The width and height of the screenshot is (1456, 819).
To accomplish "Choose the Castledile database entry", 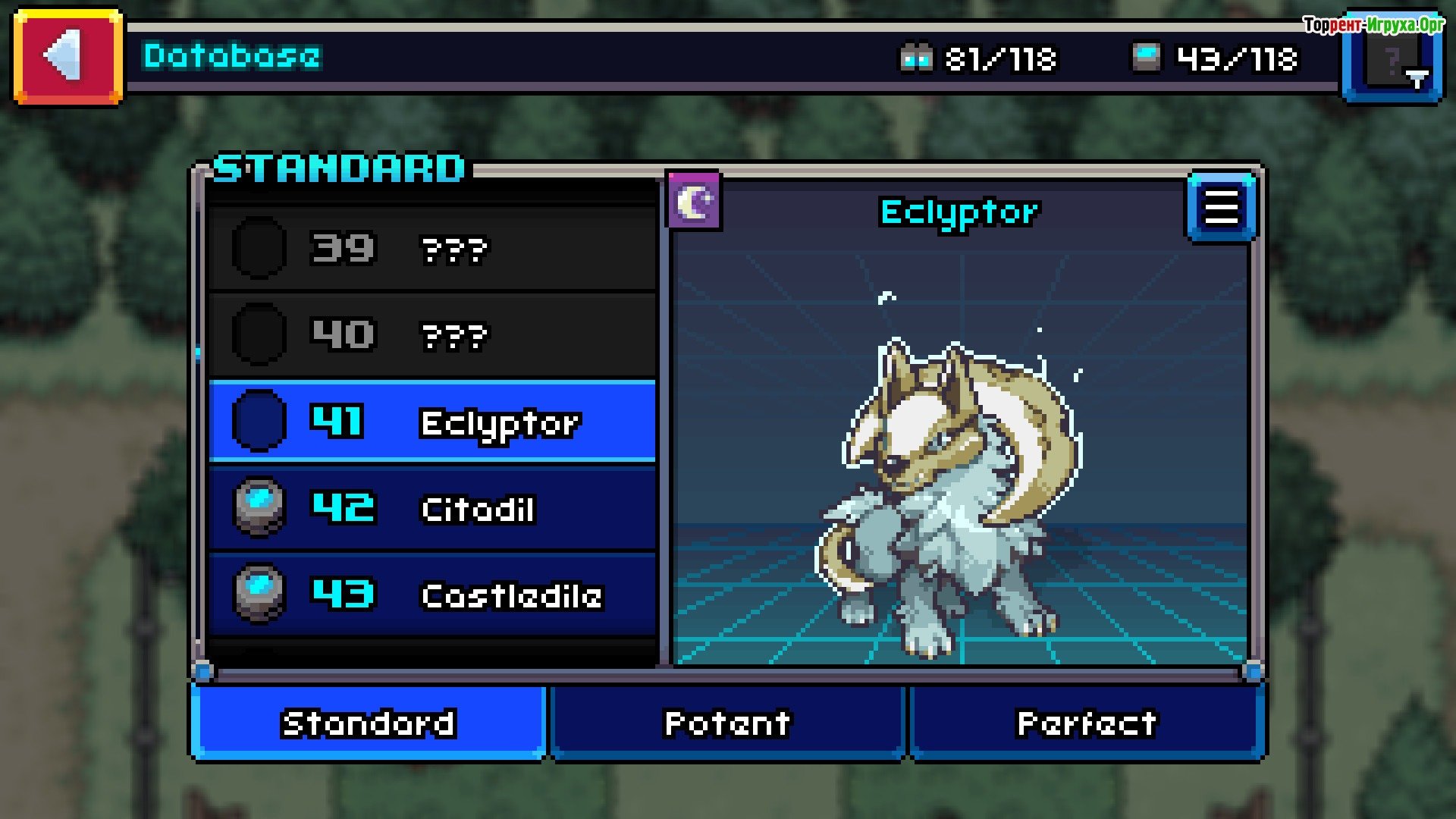I will click(x=431, y=595).
